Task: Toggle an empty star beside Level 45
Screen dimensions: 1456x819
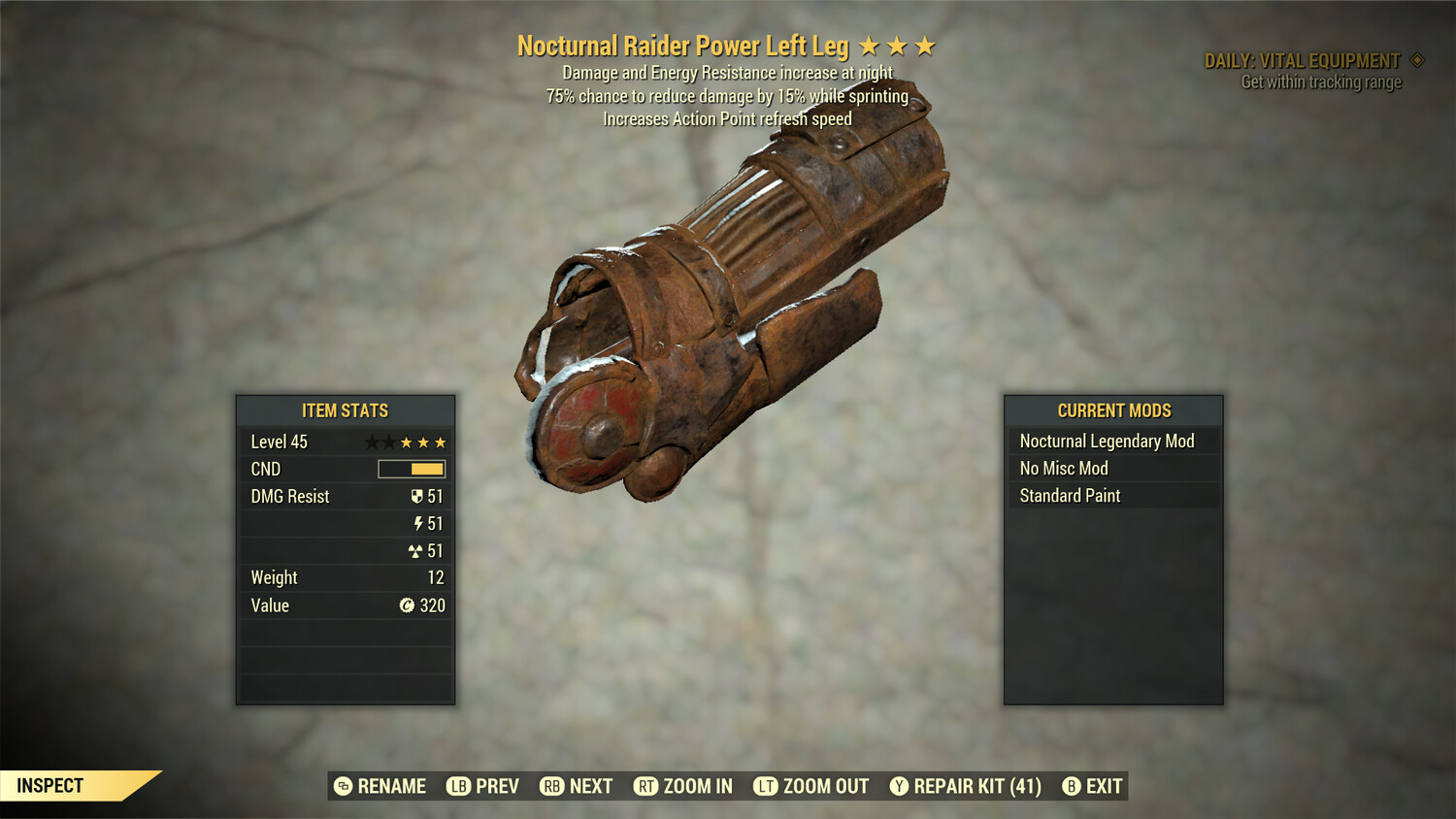Action: [374, 442]
